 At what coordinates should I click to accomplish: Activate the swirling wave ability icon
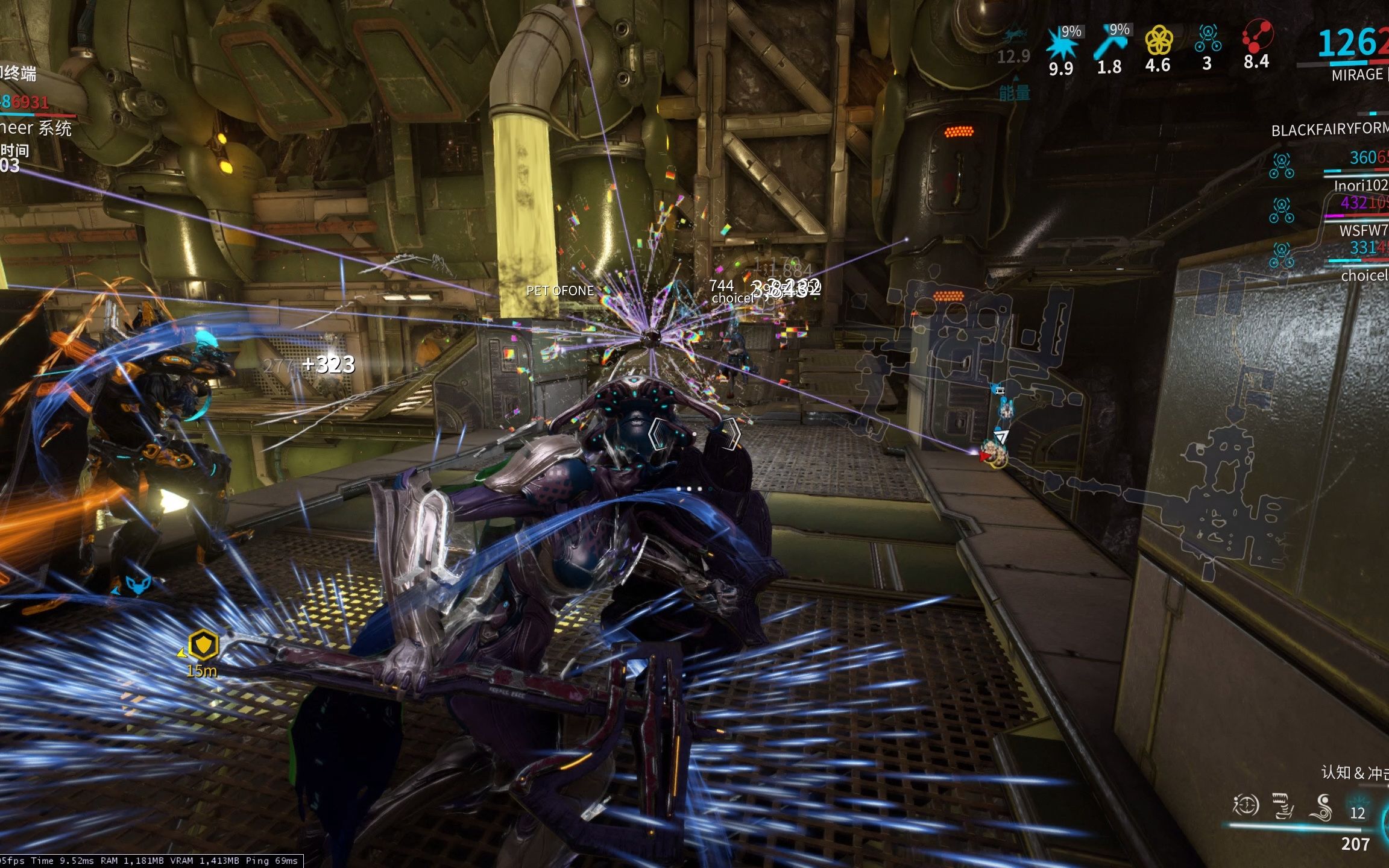pos(1323,808)
